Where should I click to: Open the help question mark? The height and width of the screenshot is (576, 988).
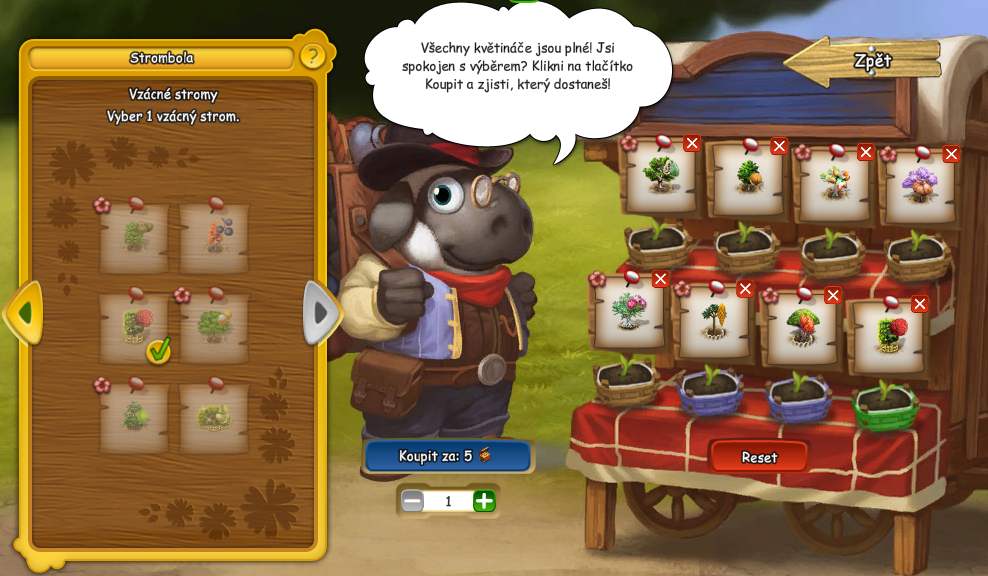pos(312,56)
